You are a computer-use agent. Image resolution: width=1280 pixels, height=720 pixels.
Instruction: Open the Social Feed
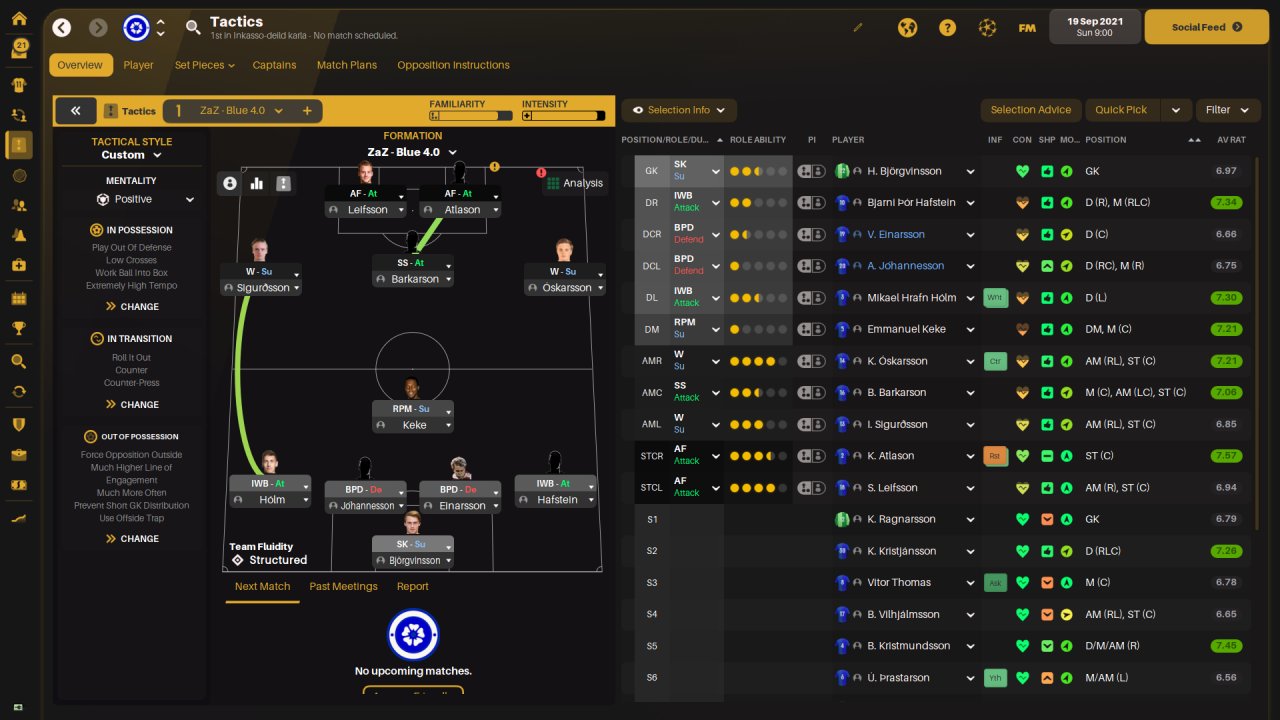point(1205,27)
